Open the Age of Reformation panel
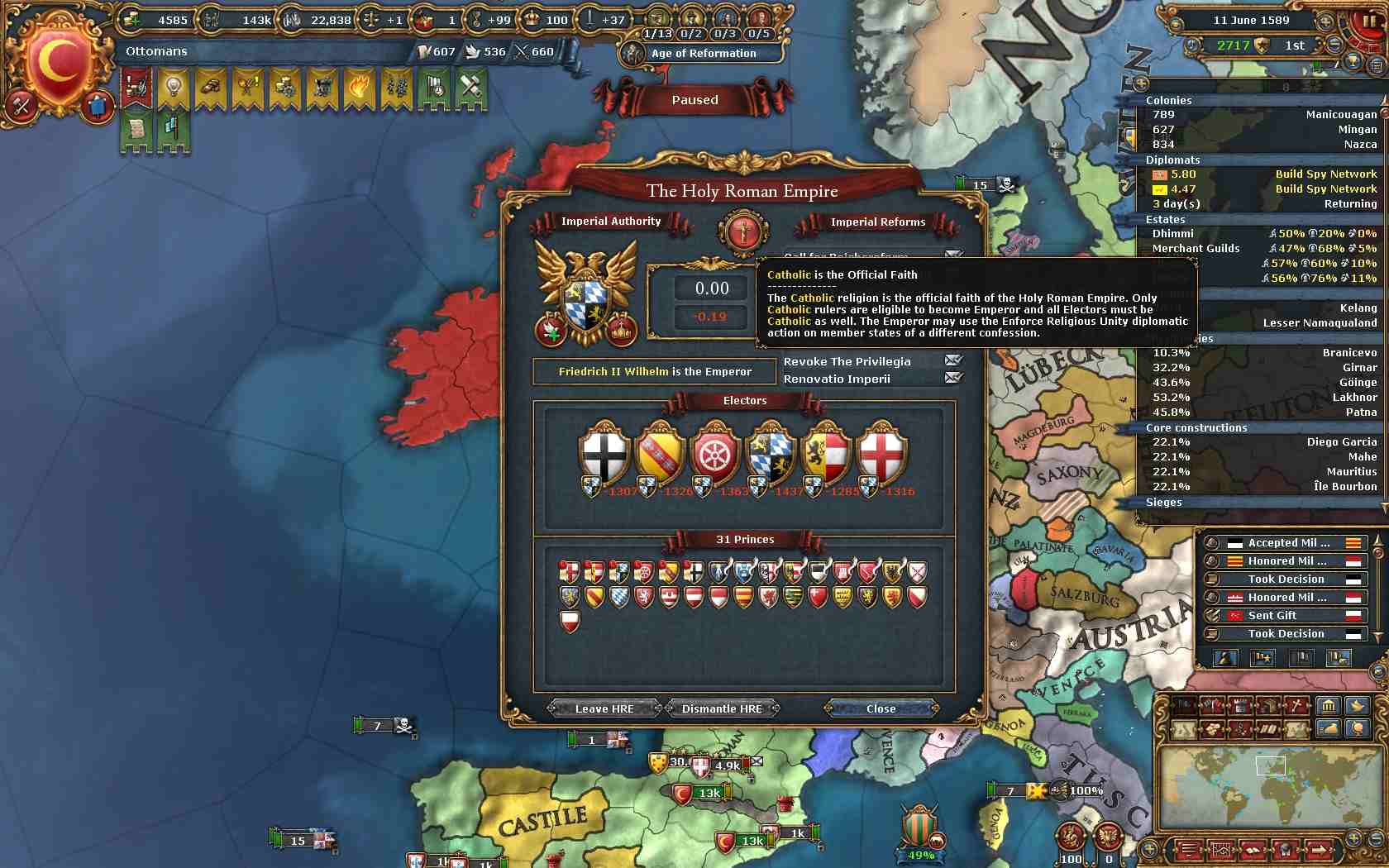The image size is (1389, 868). [704, 53]
